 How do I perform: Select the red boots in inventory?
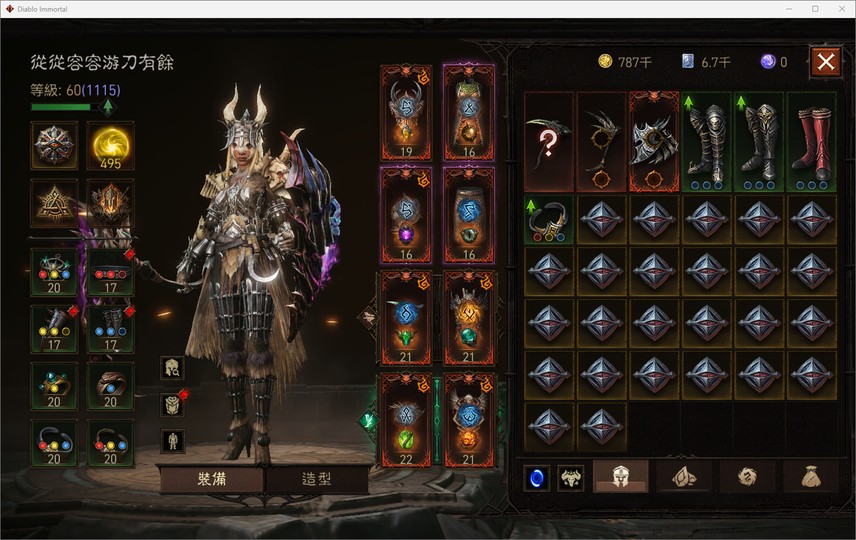click(x=811, y=141)
